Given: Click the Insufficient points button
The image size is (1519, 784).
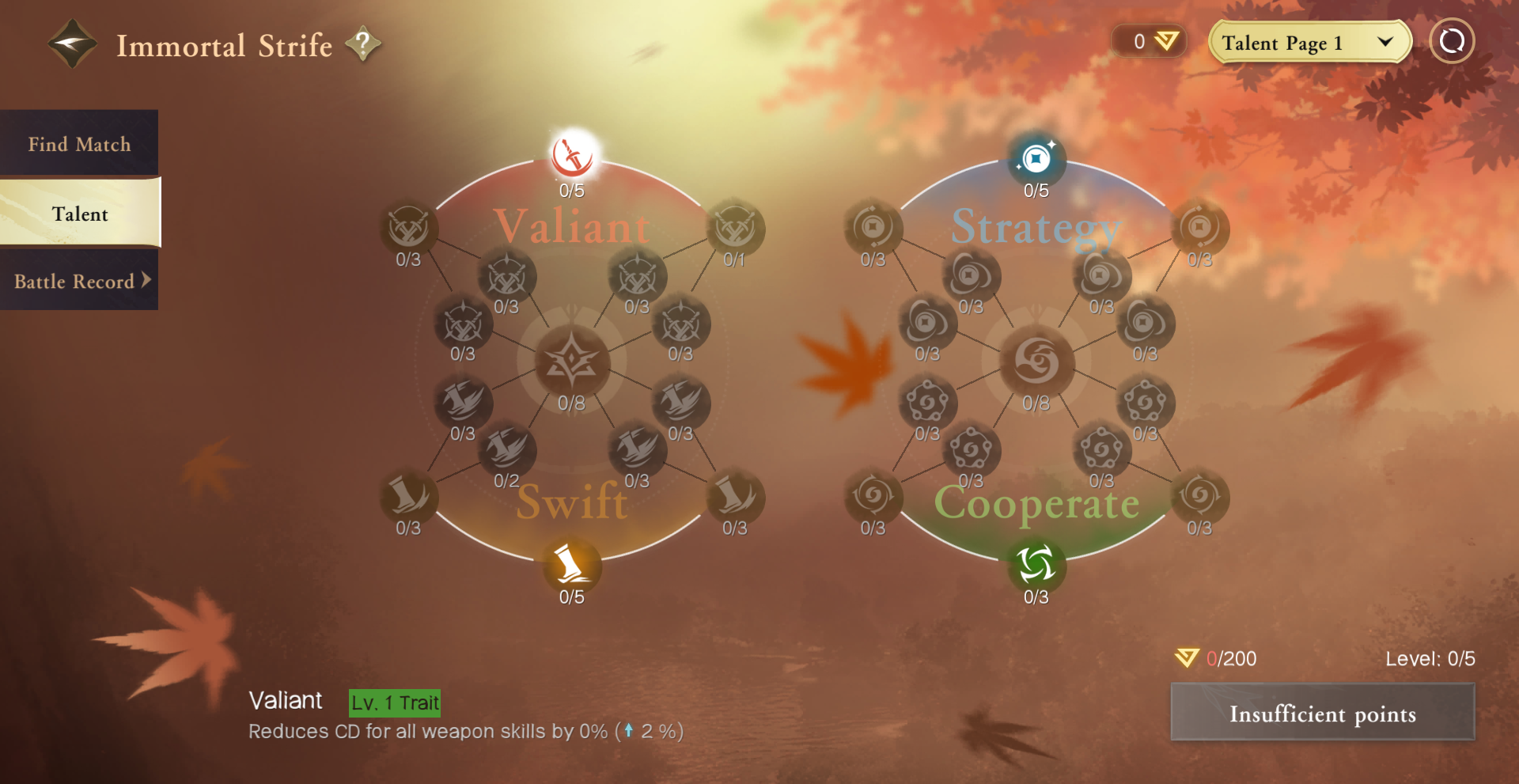Looking at the screenshot, I should point(1322,713).
